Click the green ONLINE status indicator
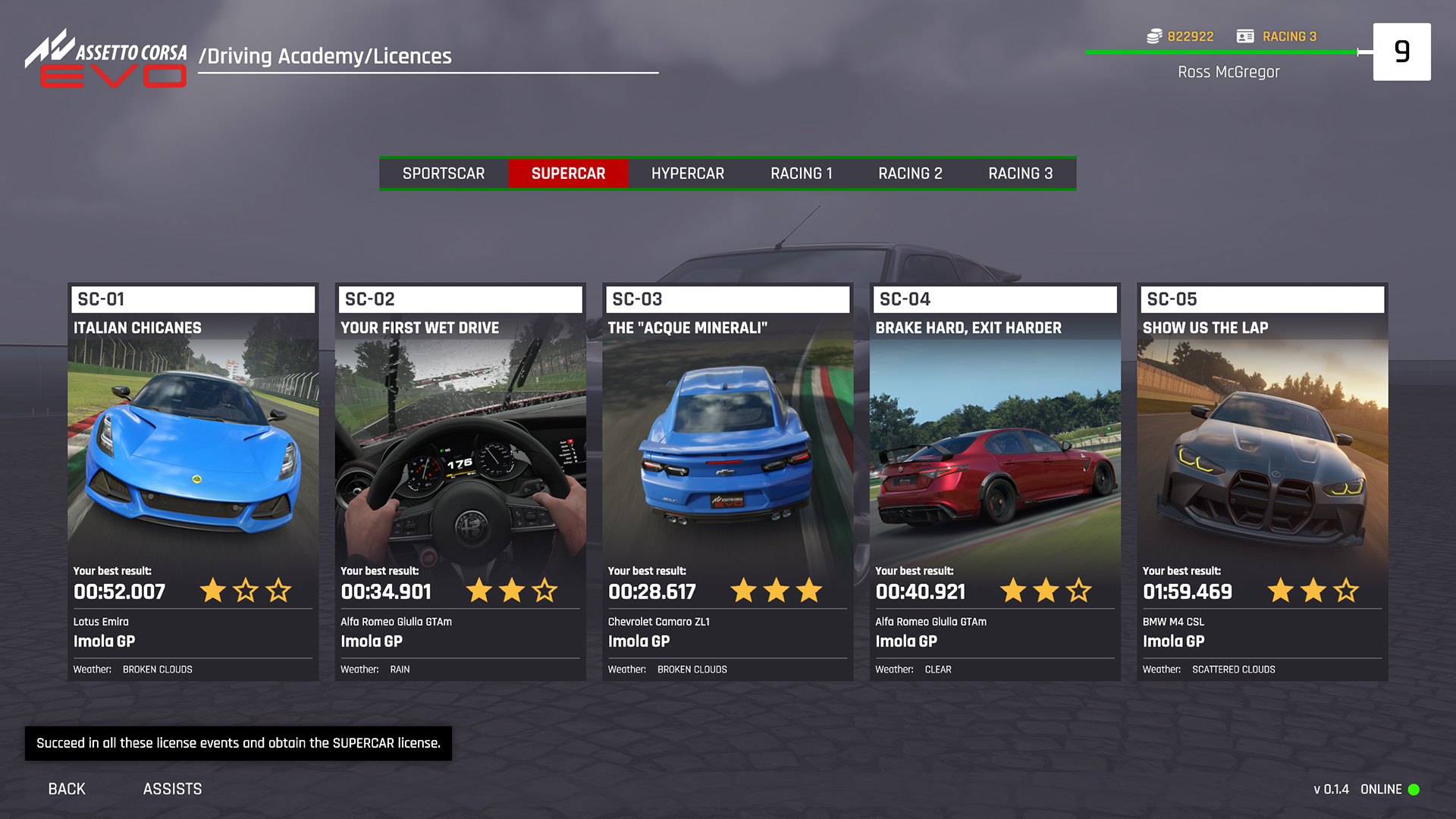 (1414, 789)
